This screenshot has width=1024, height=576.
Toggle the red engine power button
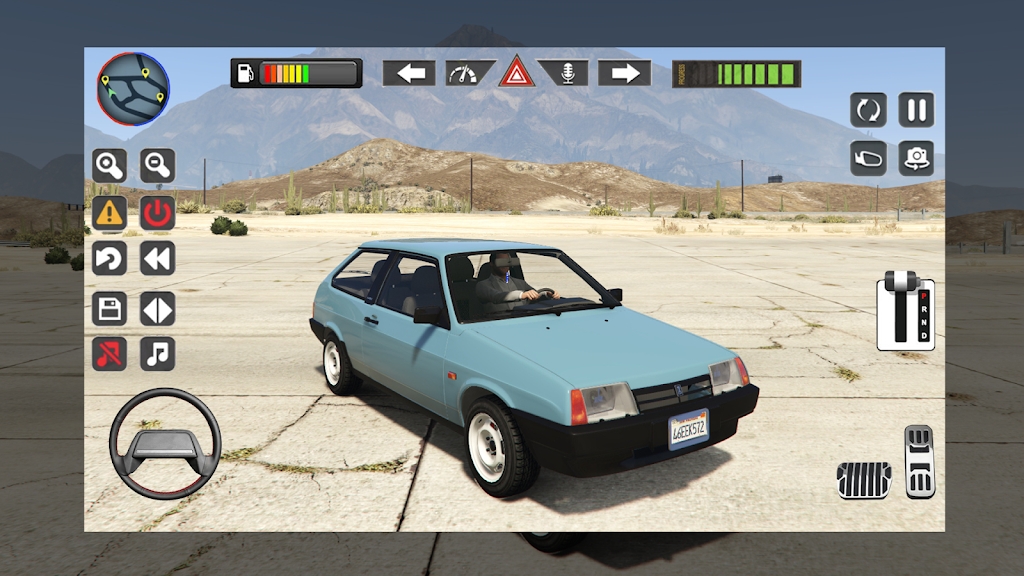pos(157,212)
